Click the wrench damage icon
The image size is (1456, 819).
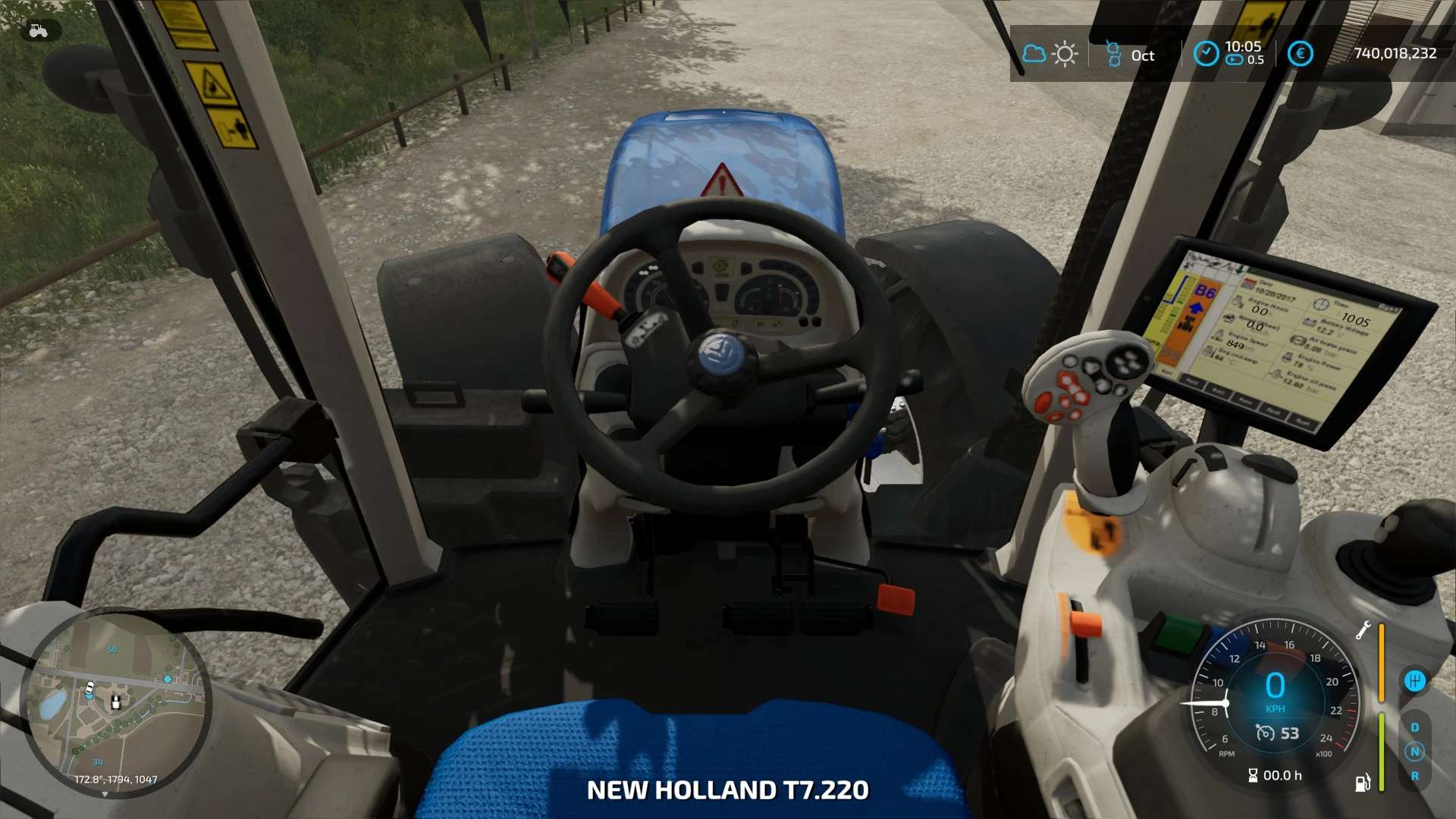point(1363,630)
